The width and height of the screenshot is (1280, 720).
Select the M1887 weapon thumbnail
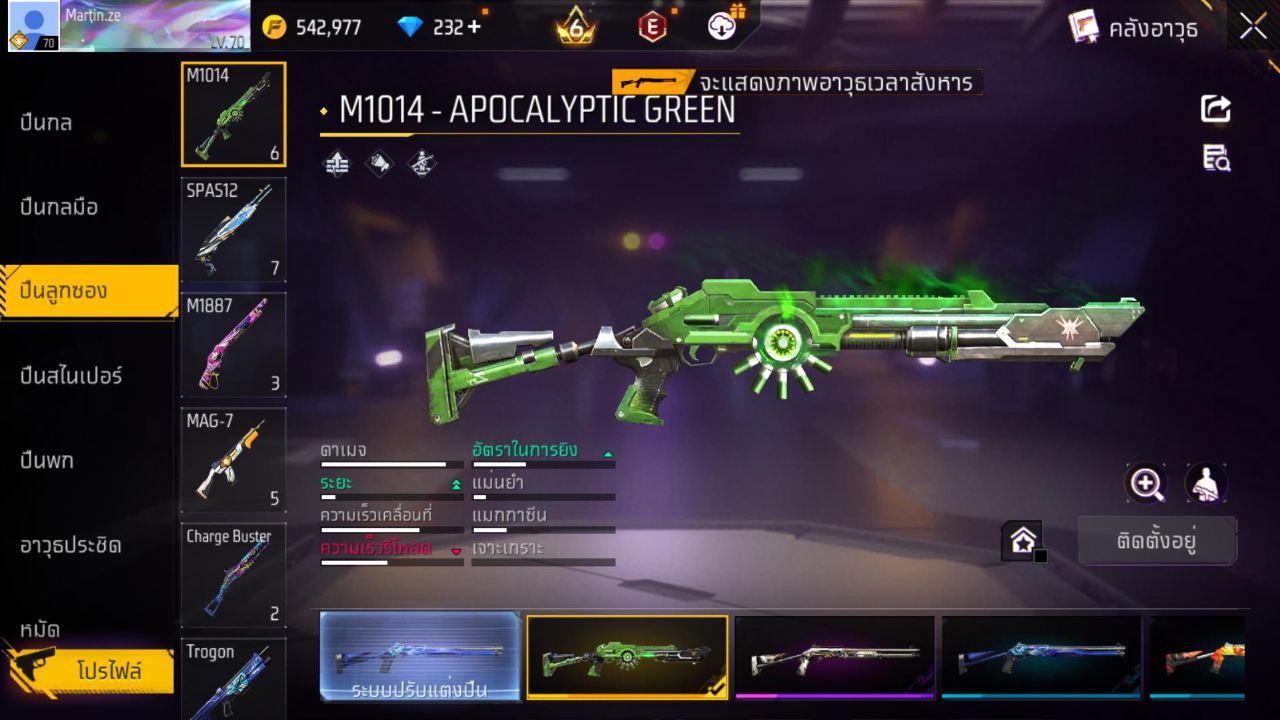(x=233, y=345)
